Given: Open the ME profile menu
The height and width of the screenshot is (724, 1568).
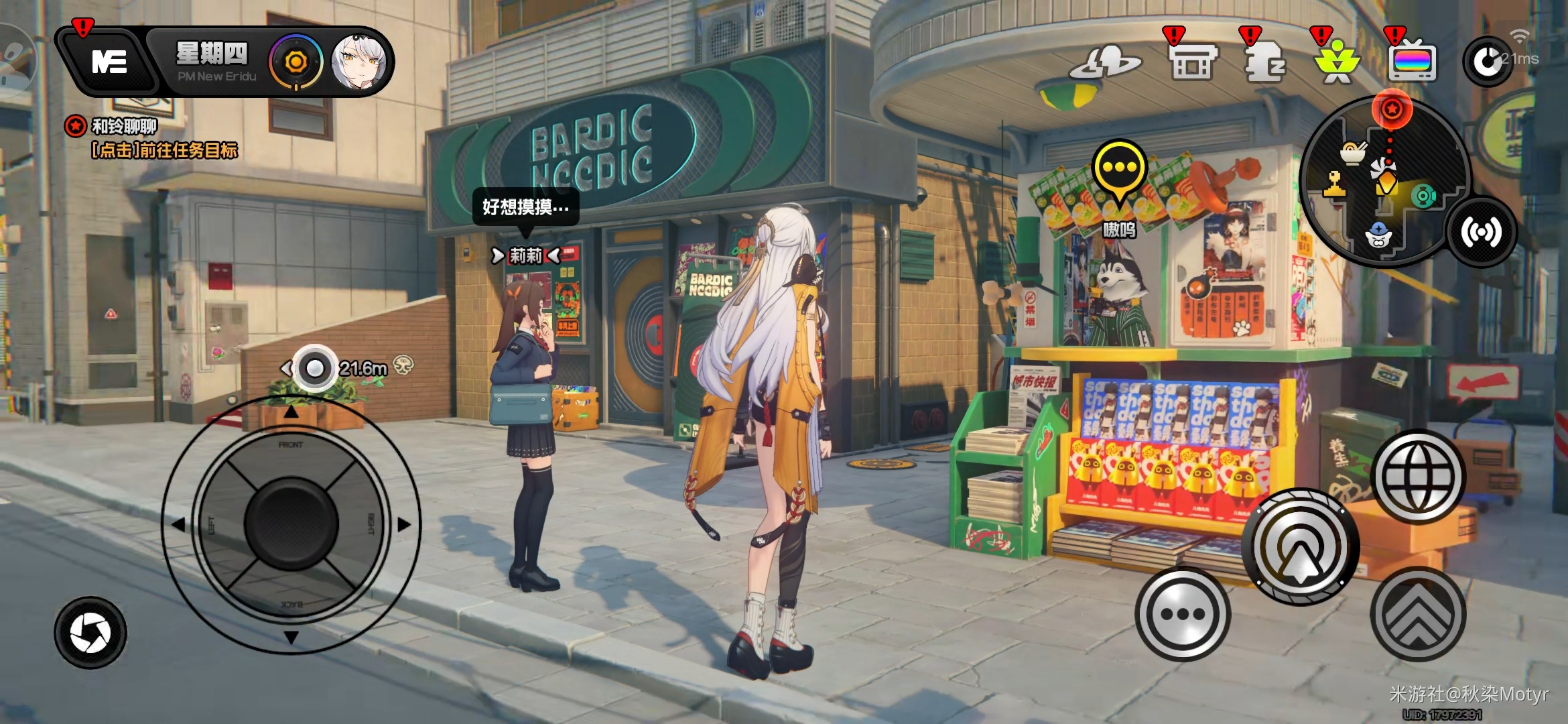Looking at the screenshot, I should [108, 62].
